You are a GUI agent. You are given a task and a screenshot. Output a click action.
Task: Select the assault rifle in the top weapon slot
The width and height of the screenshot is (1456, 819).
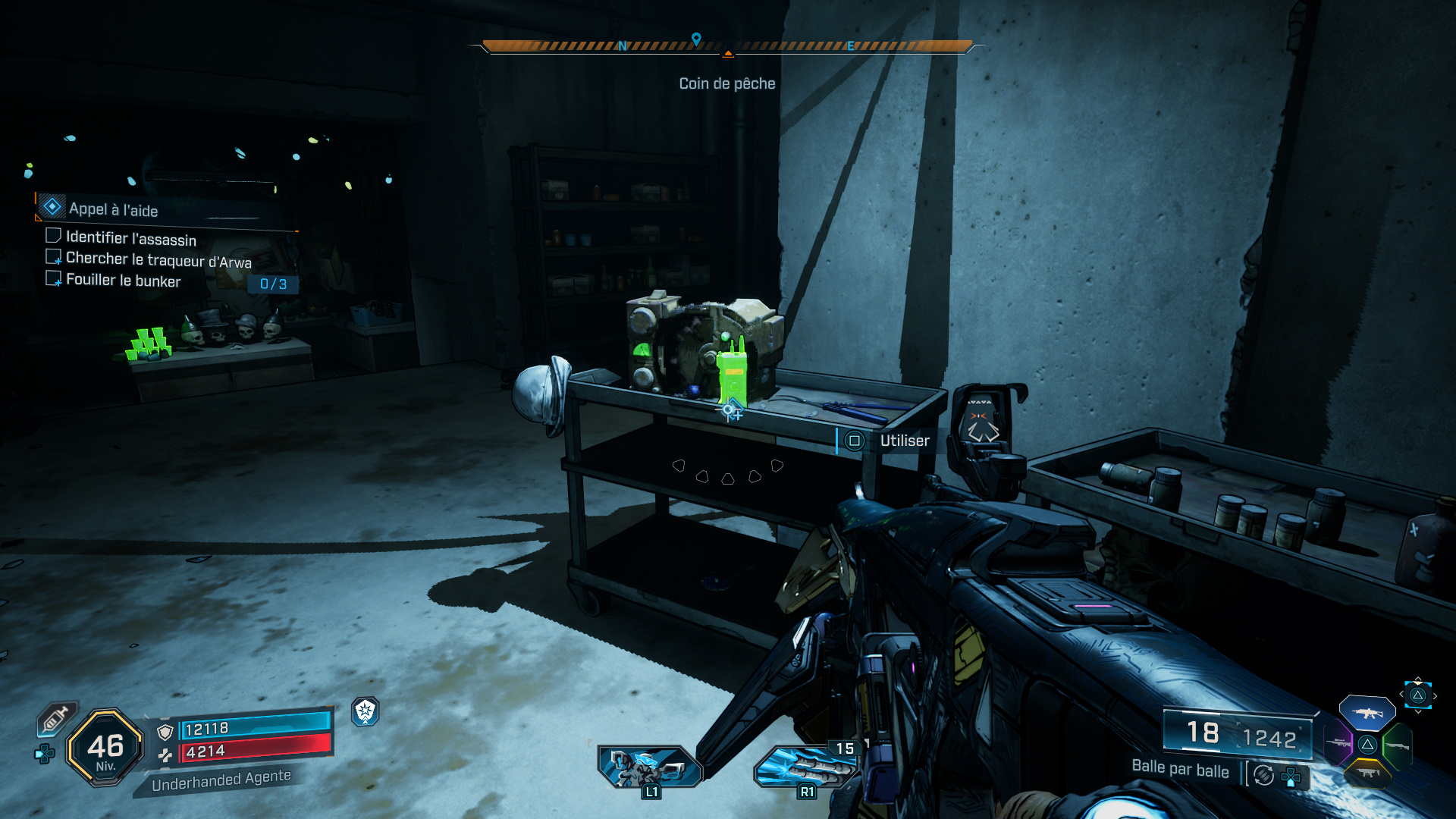[1367, 713]
